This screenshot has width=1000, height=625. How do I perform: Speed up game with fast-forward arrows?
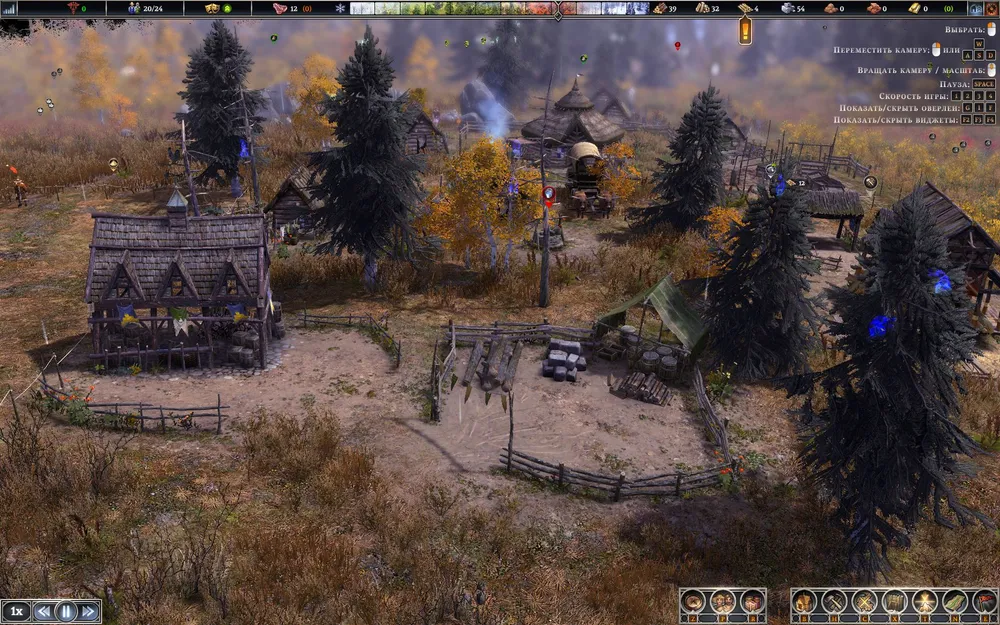coord(89,610)
